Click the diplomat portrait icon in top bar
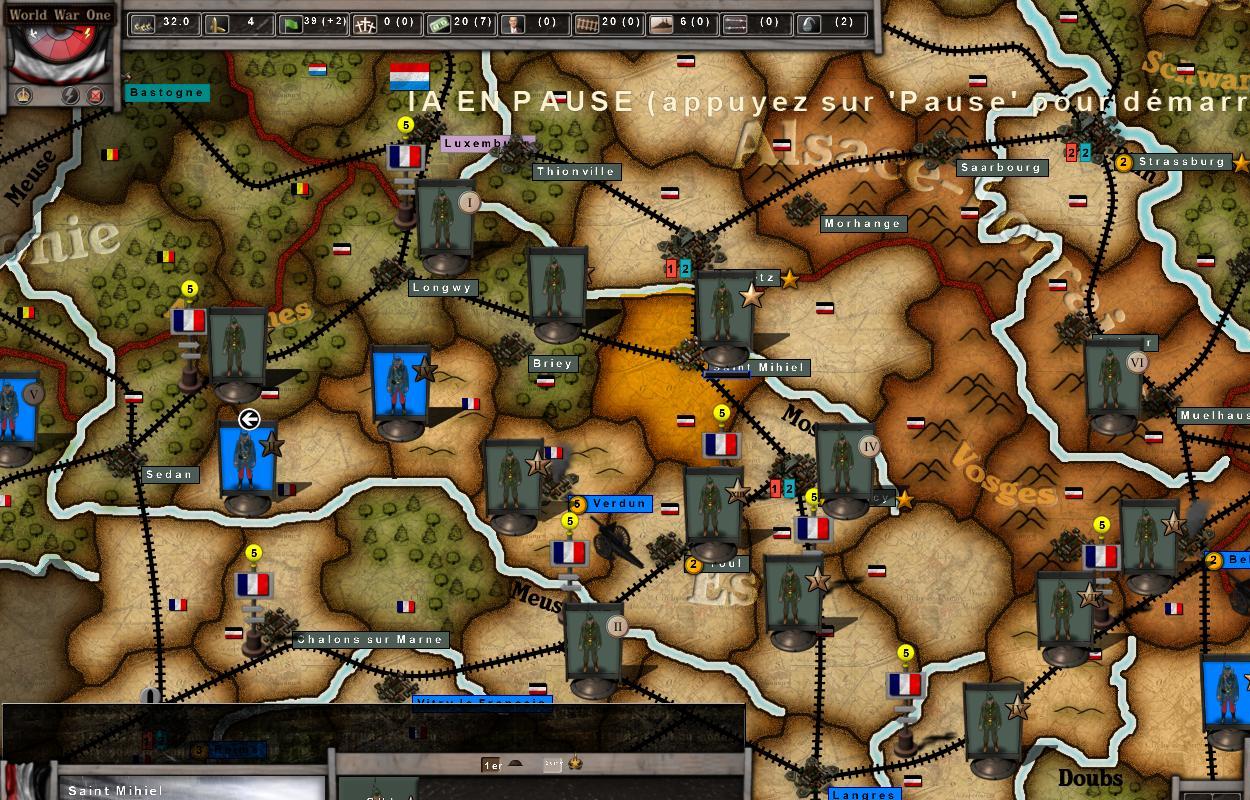 pos(512,24)
